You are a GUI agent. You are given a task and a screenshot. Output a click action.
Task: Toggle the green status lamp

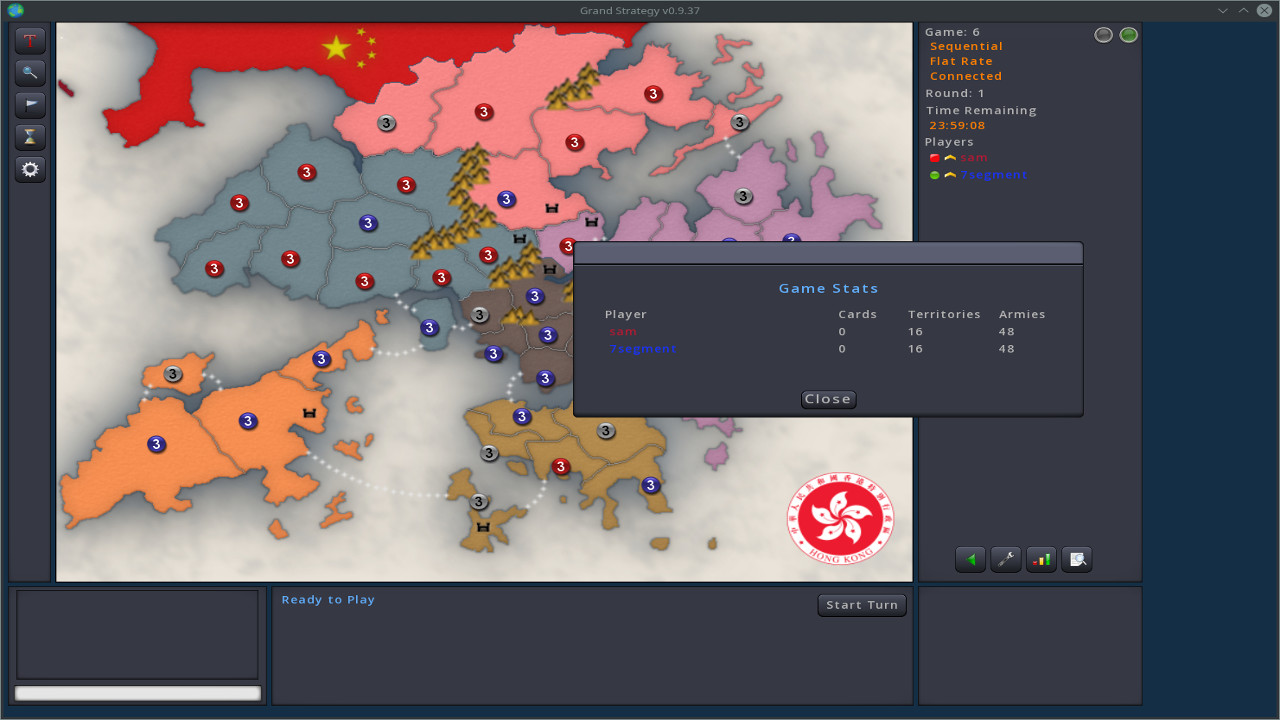pyautogui.click(x=1129, y=34)
